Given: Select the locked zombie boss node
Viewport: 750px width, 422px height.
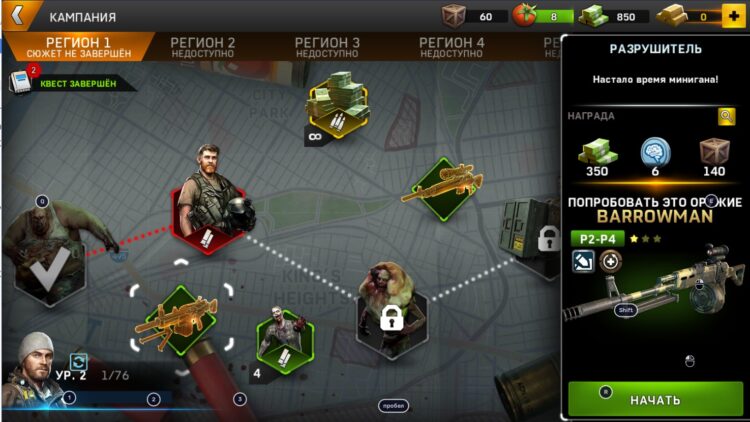Looking at the screenshot, I should pos(390,310).
